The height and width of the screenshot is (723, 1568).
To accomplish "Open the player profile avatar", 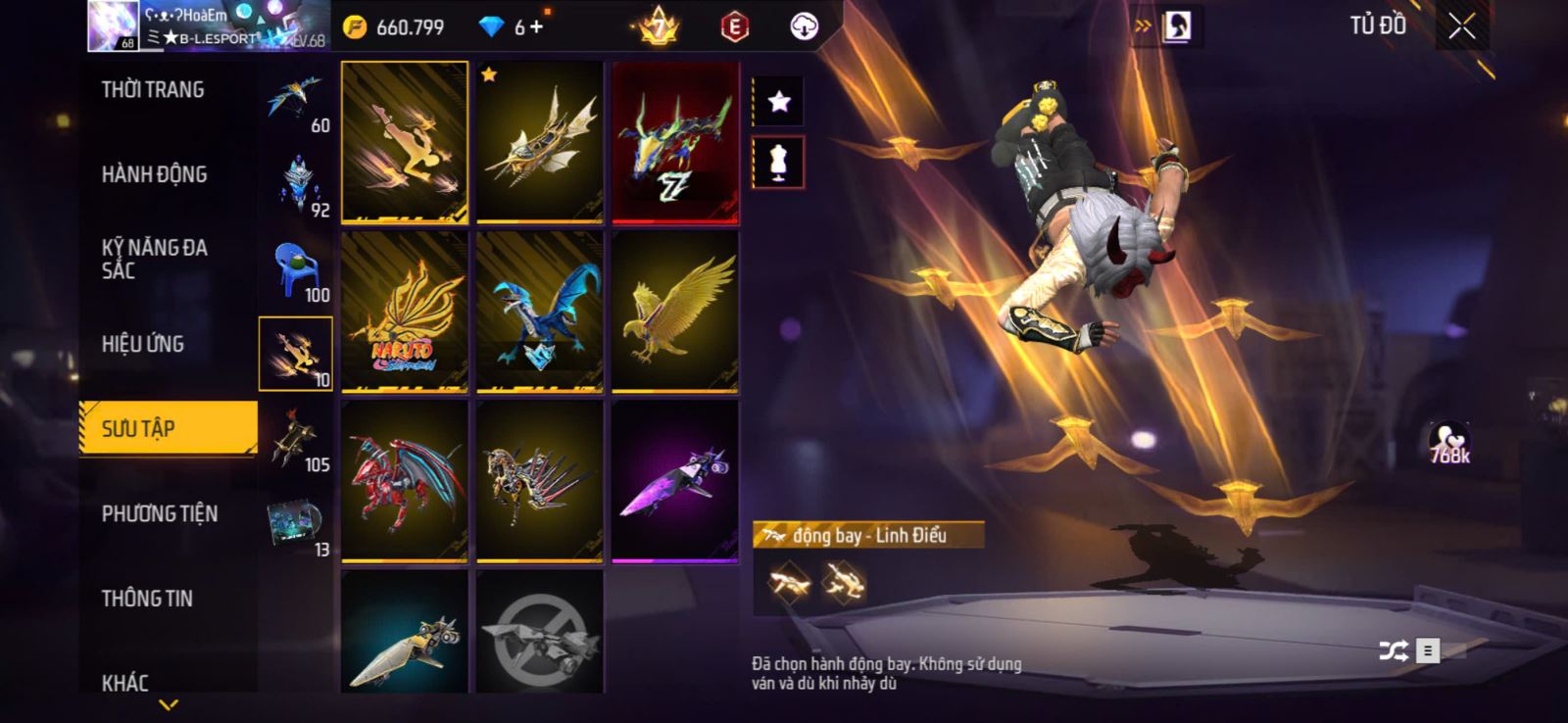I will pyautogui.click(x=112, y=25).
